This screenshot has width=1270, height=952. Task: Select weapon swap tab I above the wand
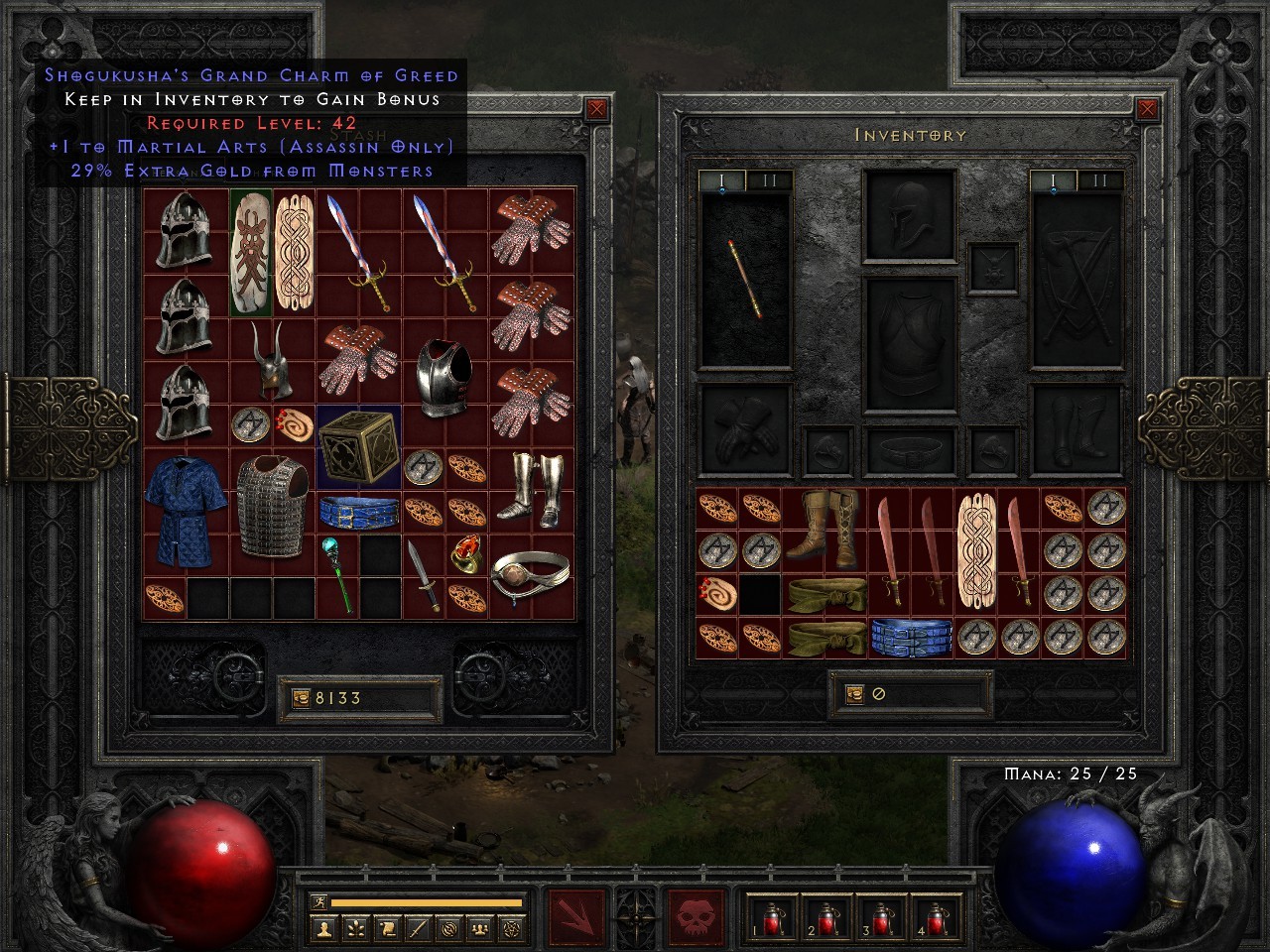pos(720,178)
